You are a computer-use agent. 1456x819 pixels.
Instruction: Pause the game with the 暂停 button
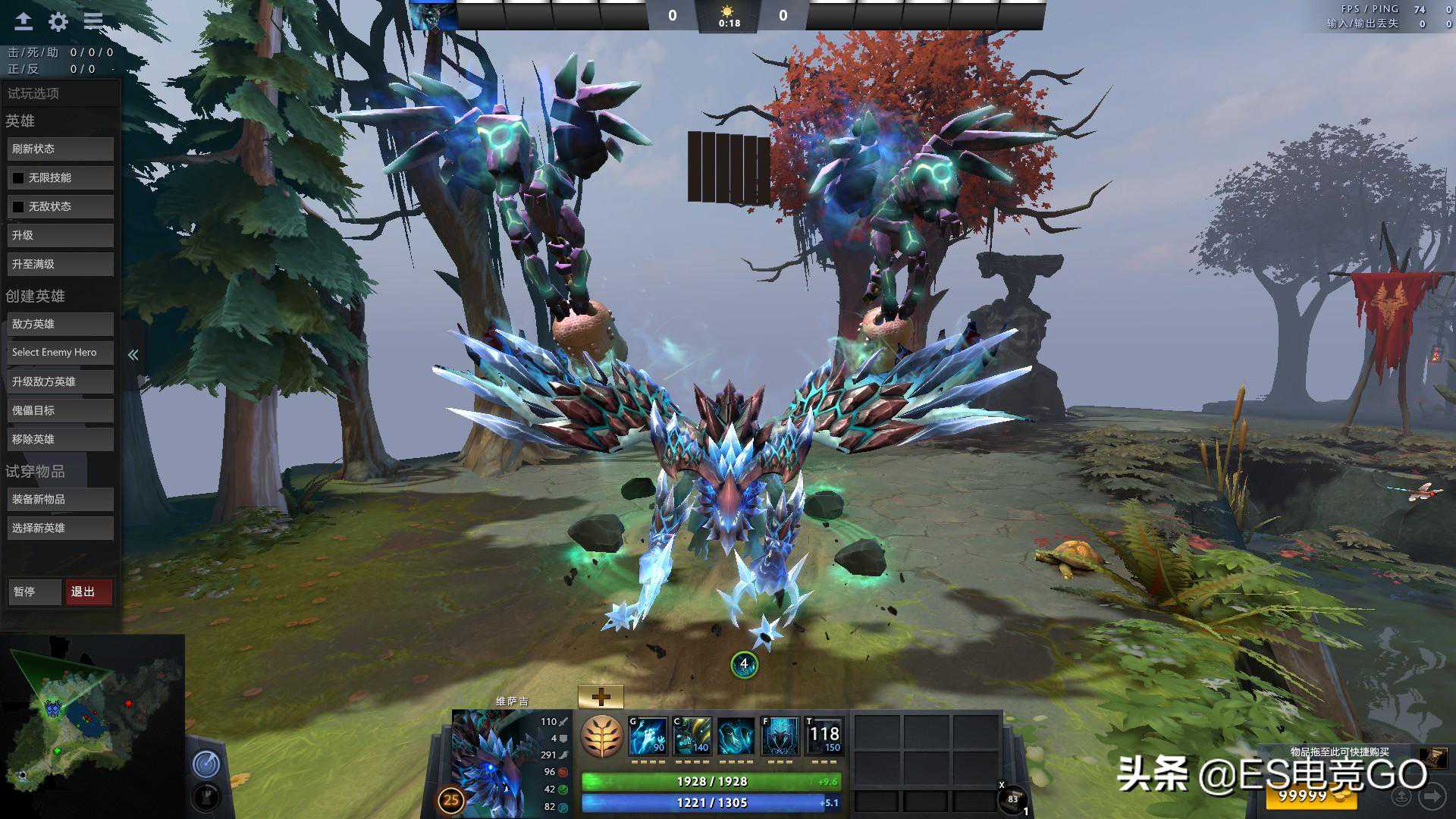tap(34, 591)
